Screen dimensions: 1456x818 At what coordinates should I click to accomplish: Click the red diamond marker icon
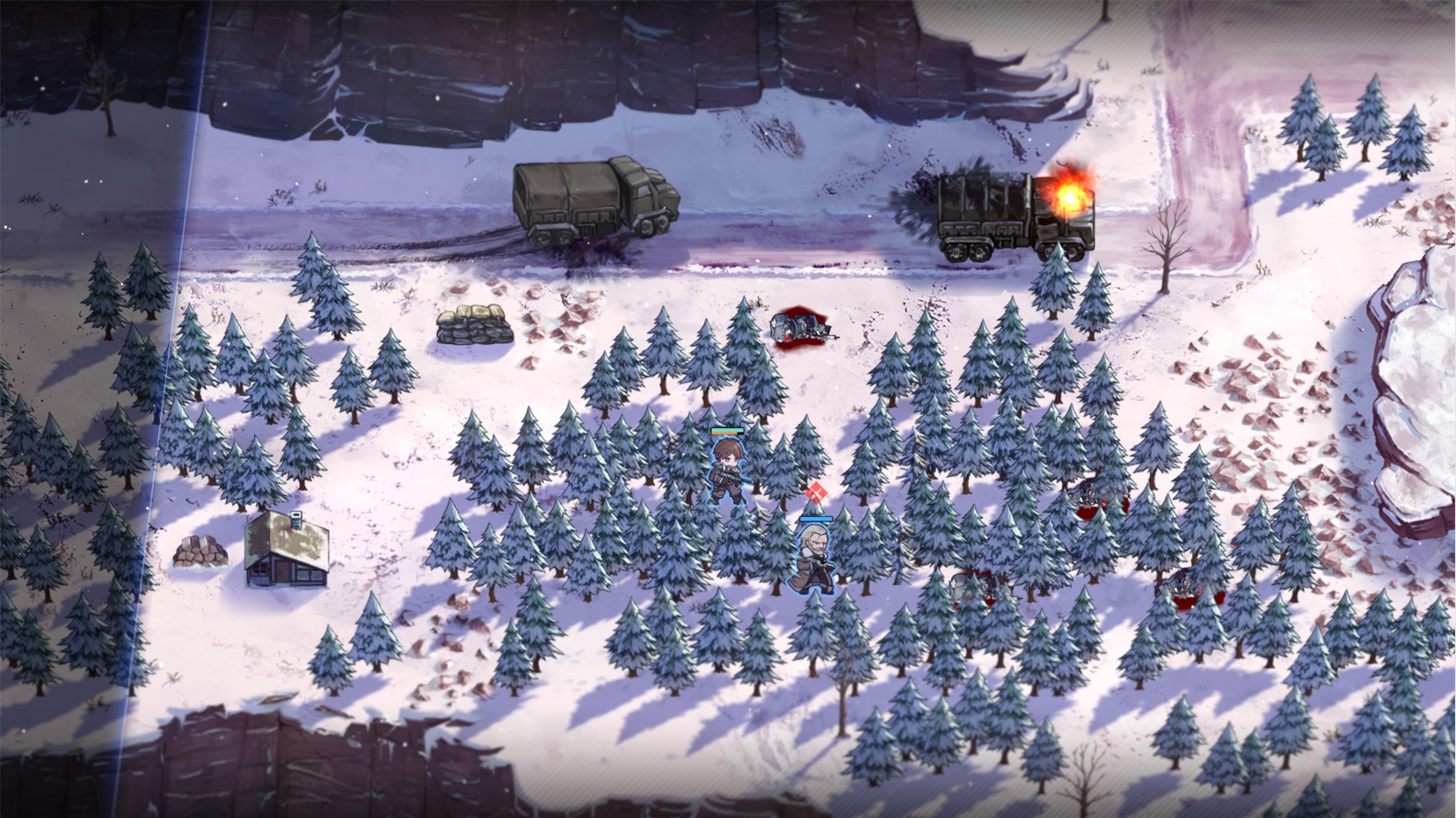coord(816,494)
